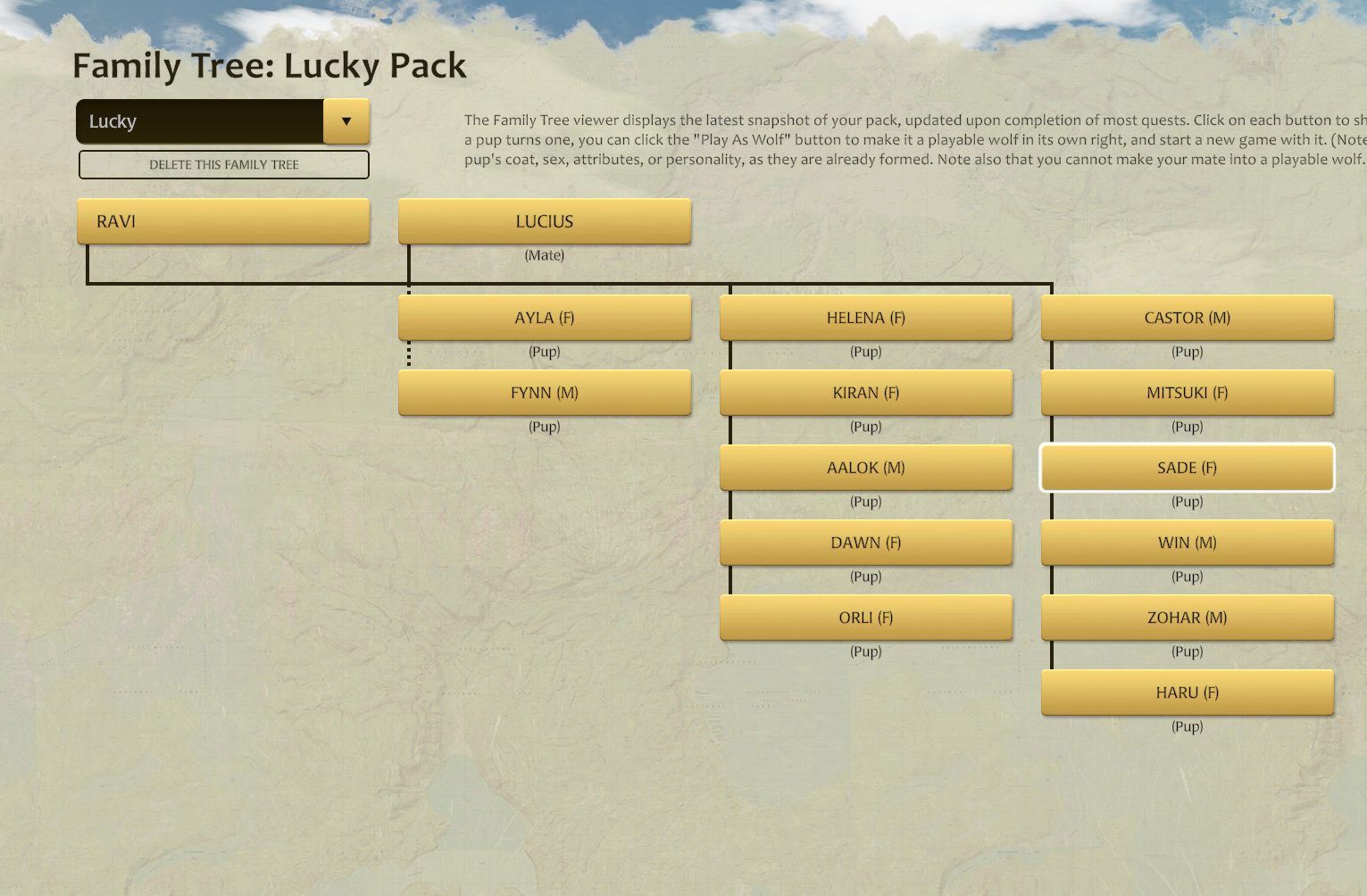1367x896 pixels.
Task: Select the pup FYNN
Action: (x=545, y=392)
